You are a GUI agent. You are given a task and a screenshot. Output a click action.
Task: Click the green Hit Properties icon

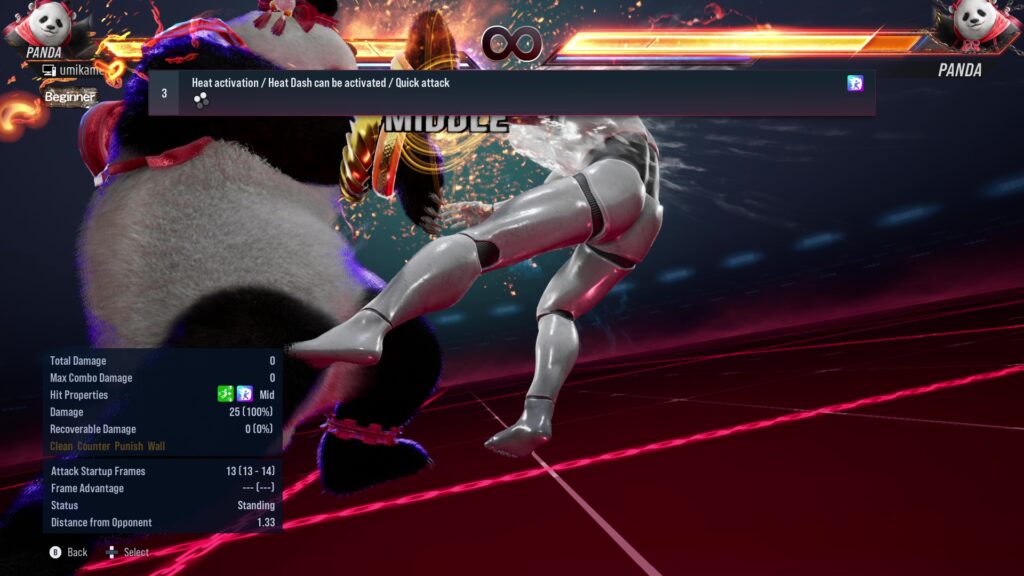coord(226,395)
